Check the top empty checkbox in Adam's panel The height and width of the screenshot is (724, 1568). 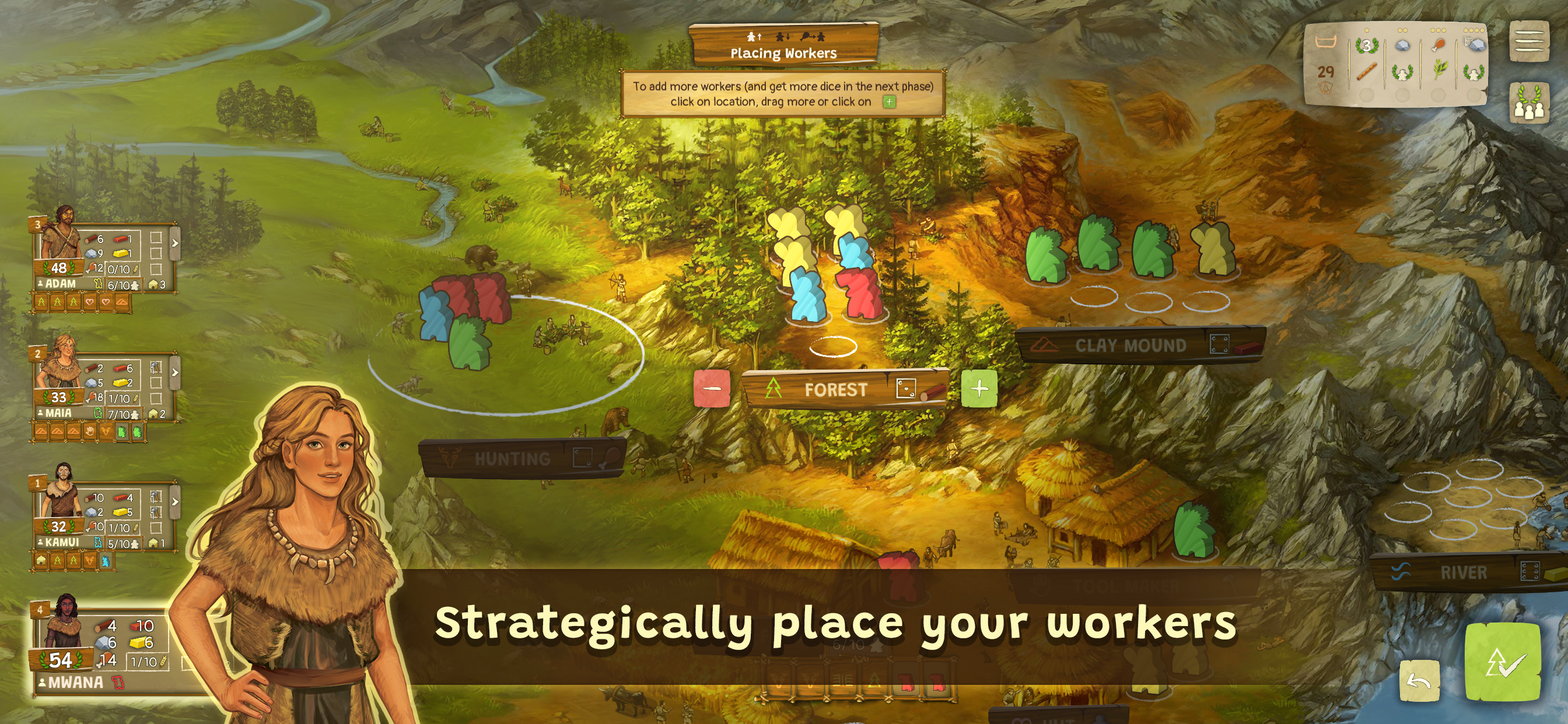coord(157,238)
